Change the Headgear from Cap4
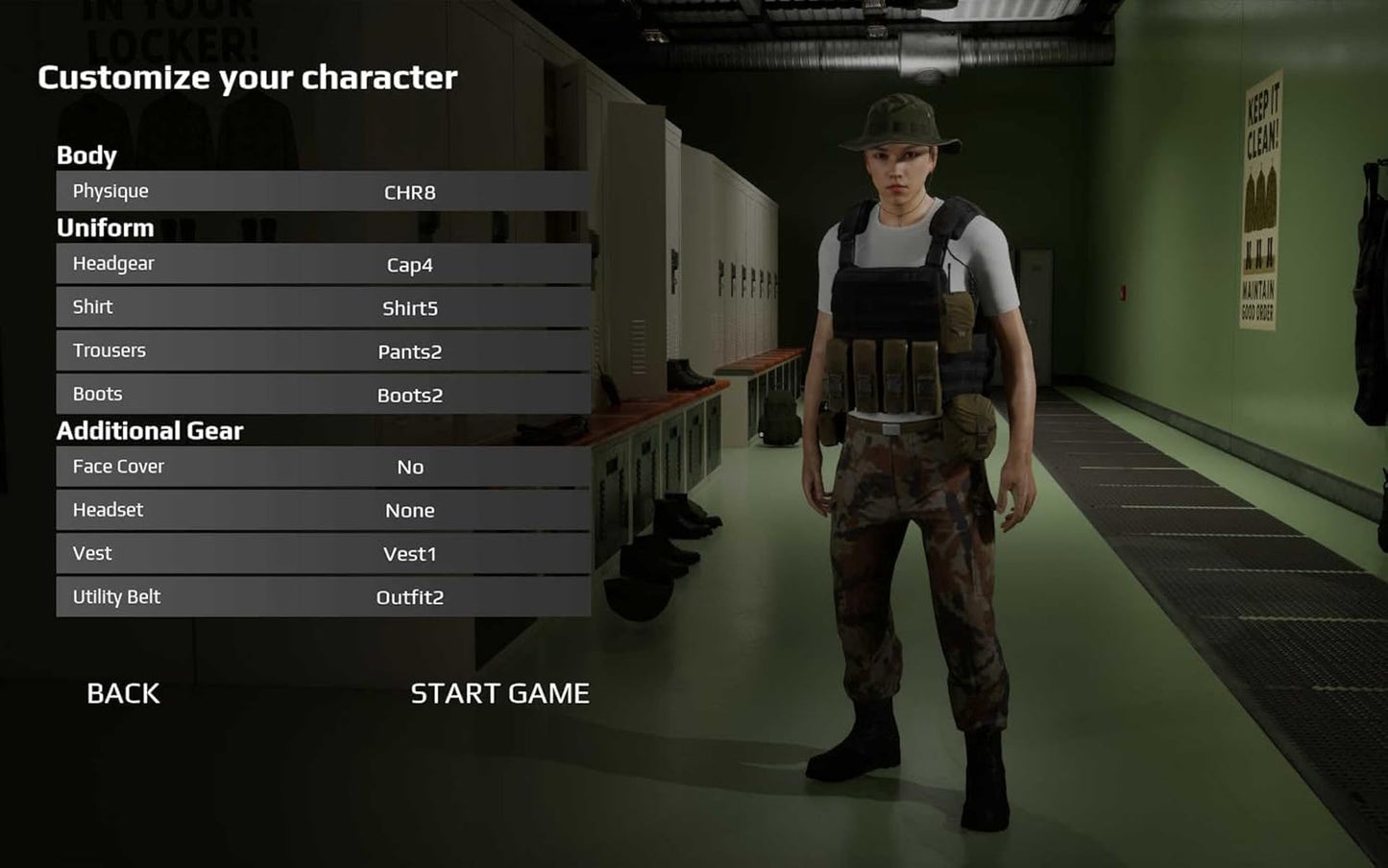This screenshot has width=1388, height=868. click(x=323, y=264)
